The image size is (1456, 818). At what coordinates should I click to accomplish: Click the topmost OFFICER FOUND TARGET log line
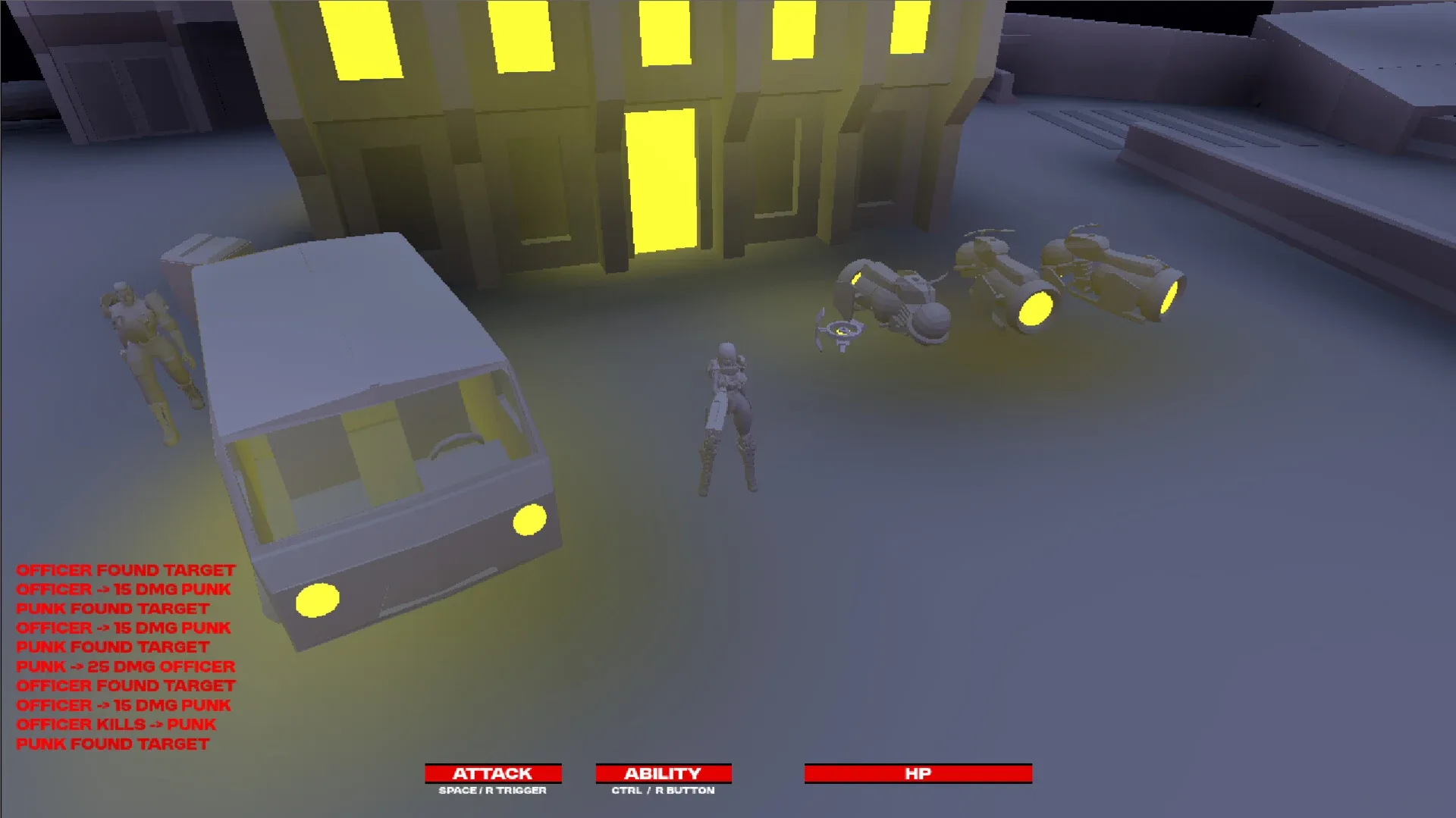(x=127, y=570)
